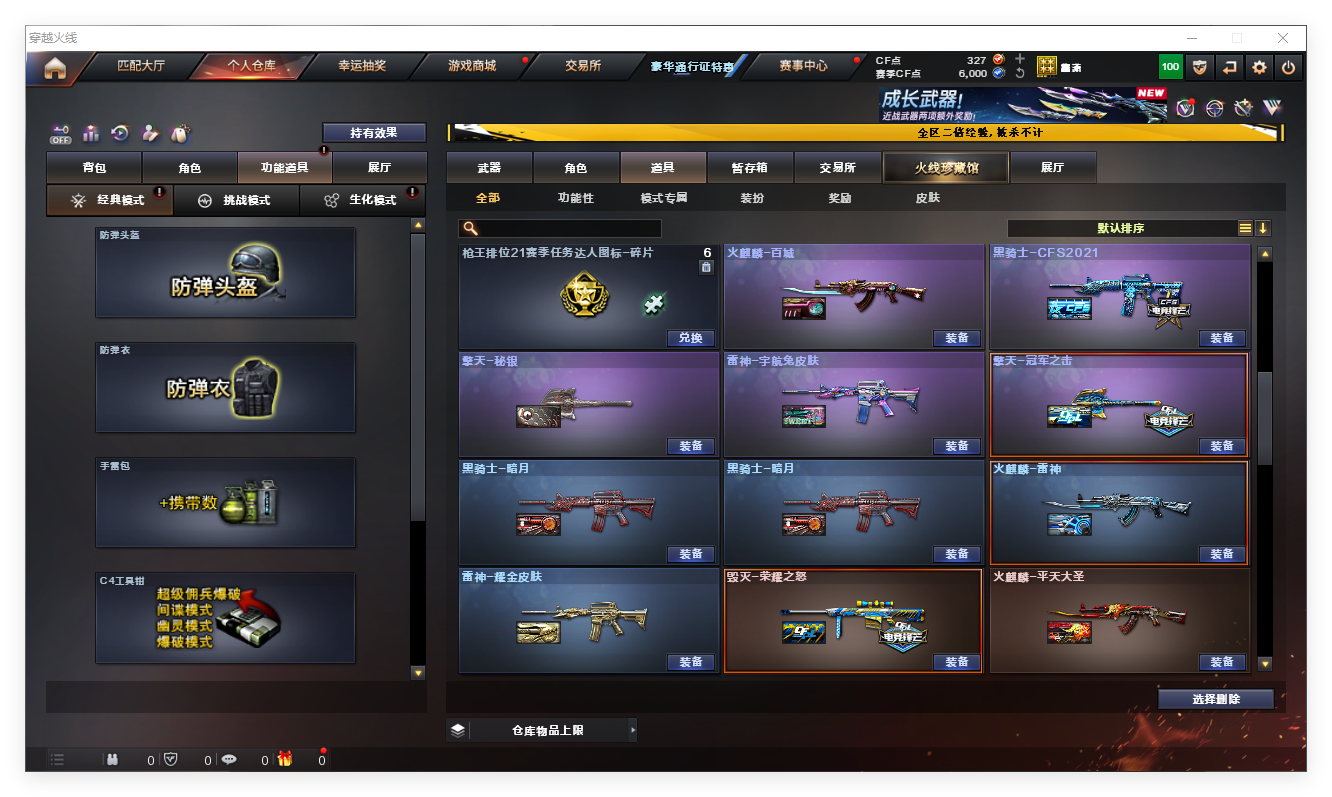Viewport: 1332px width, 797px height.
Task: Open the 赛事中心 tournament tab
Action: (803, 66)
